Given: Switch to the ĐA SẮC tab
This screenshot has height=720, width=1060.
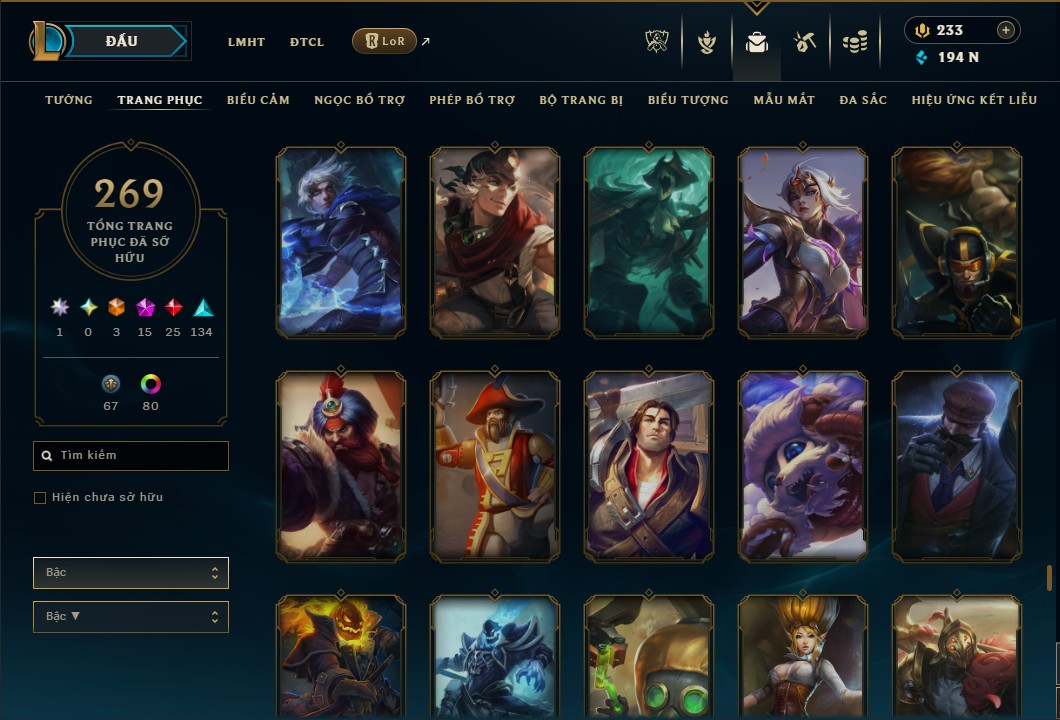Looking at the screenshot, I should (863, 100).
